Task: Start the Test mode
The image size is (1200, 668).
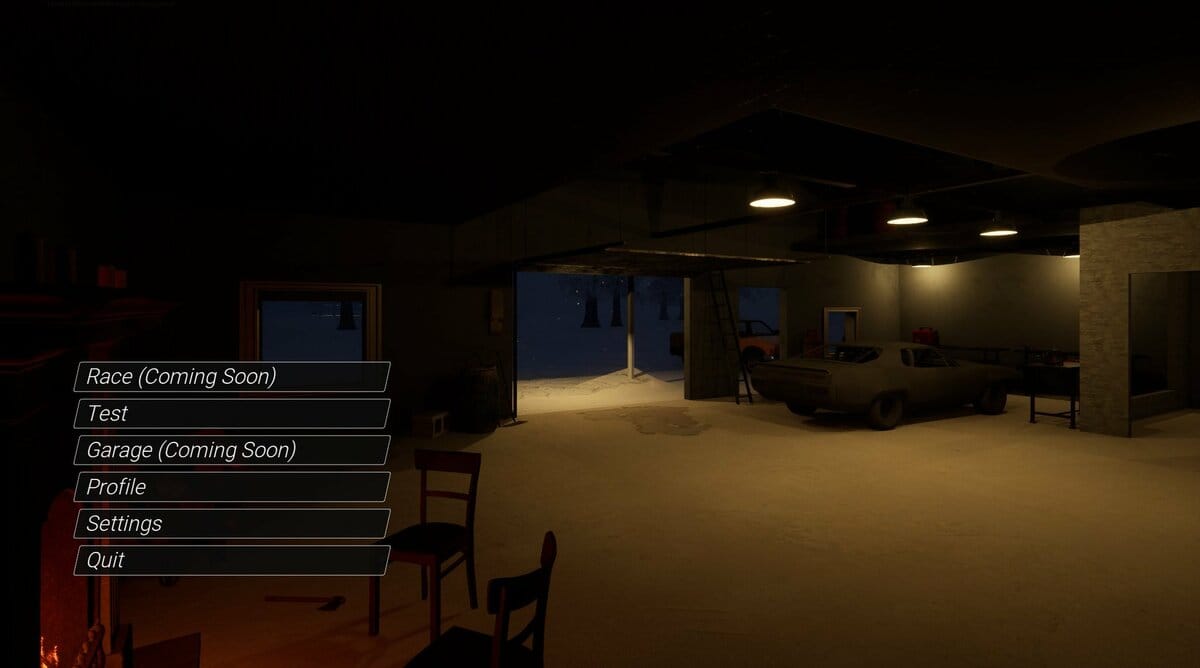Action: (231, 413)
